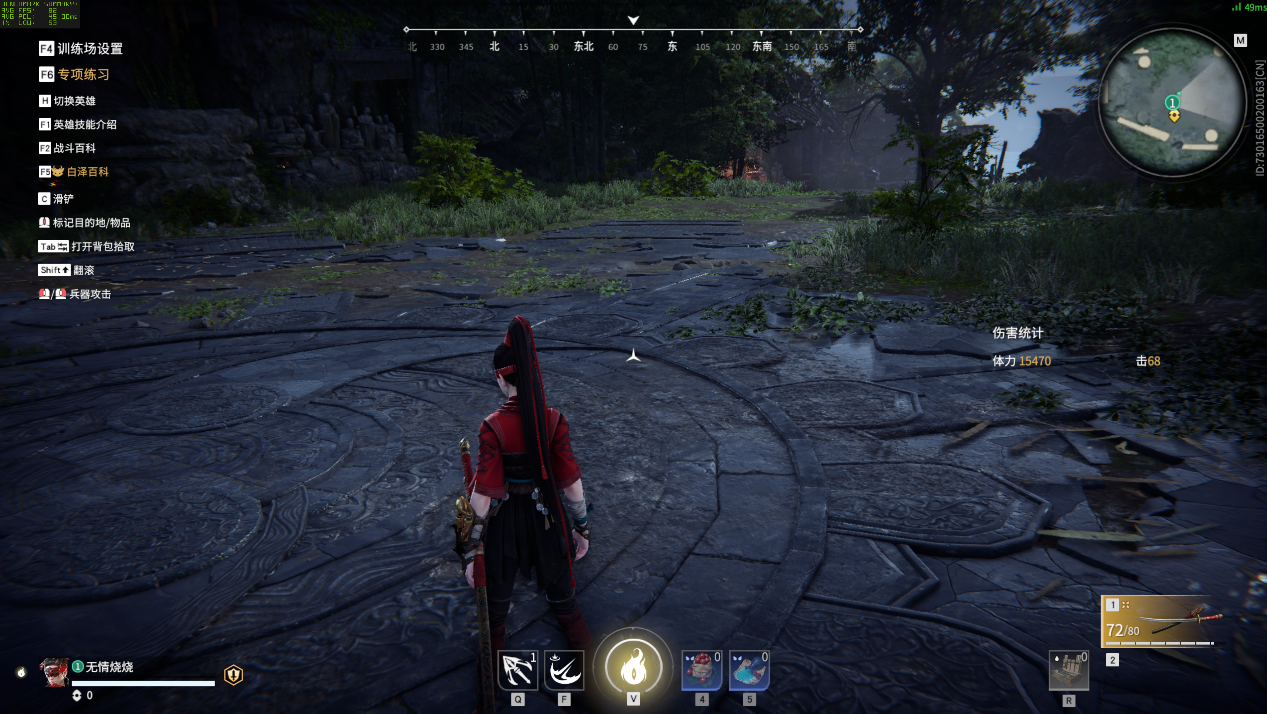Select the grappling hook slot
Viewport: 1267px width, 714px height.
tap(518, 670)
